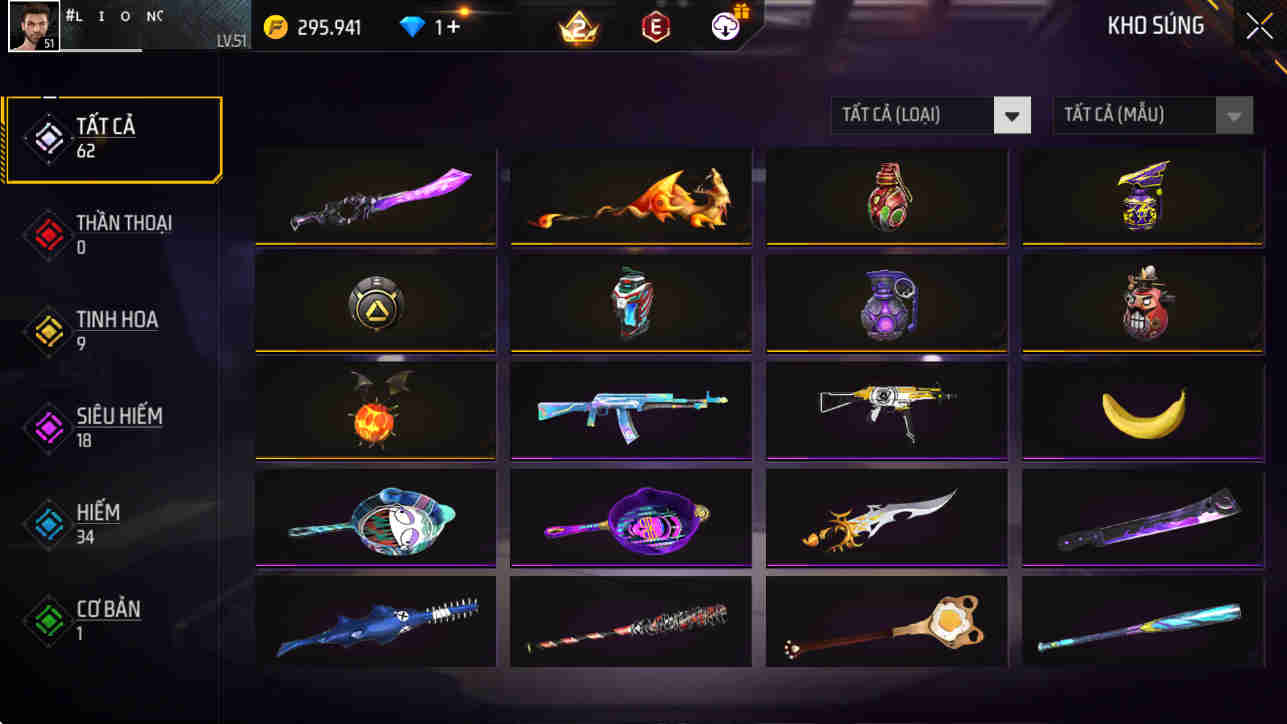This screenshot has height=724, width=1287.
Task: Click the green CƠ BẢN rarity icon
Action: 48,620
